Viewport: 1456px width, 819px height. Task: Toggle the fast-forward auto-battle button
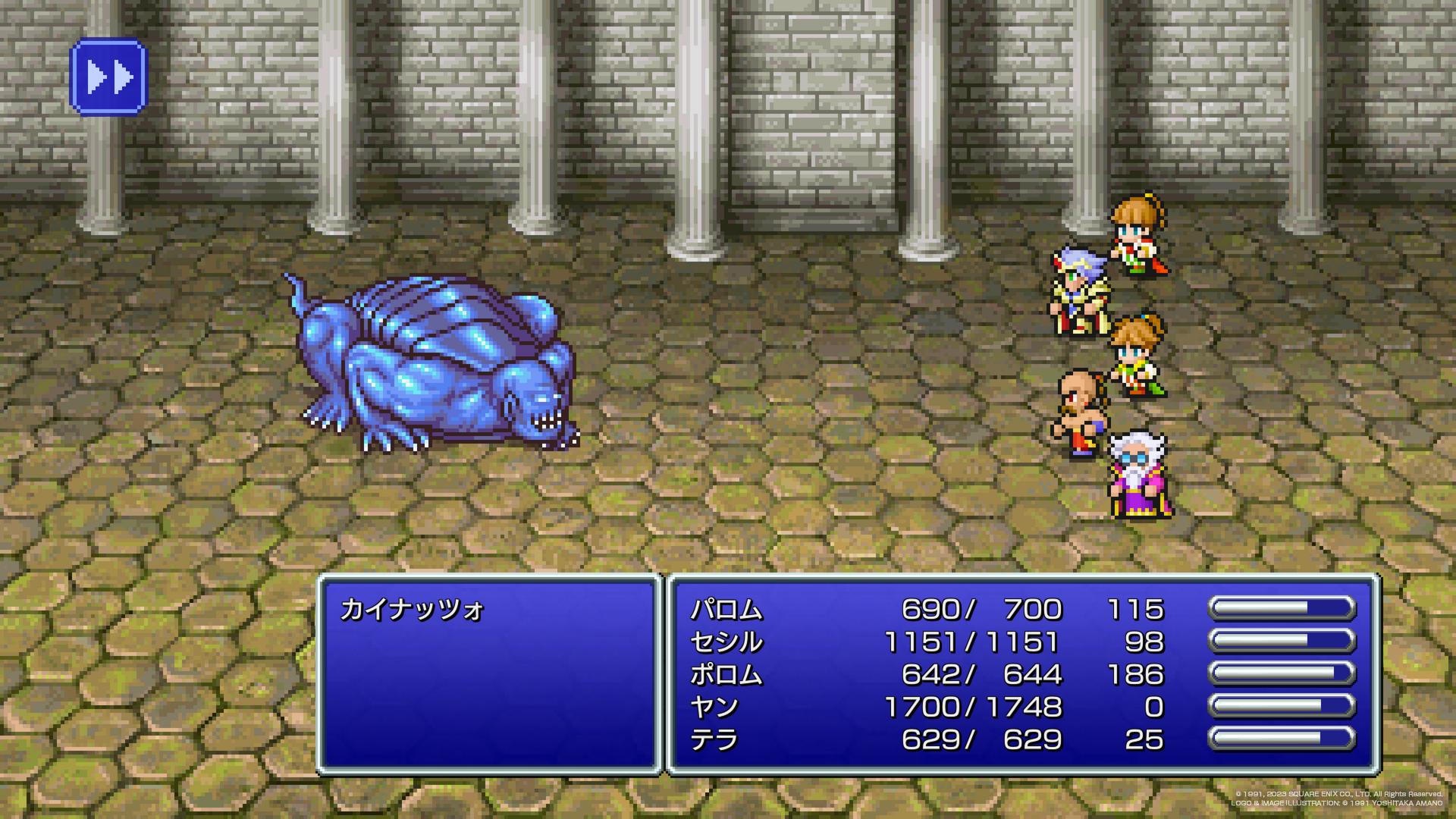point(108,77)
